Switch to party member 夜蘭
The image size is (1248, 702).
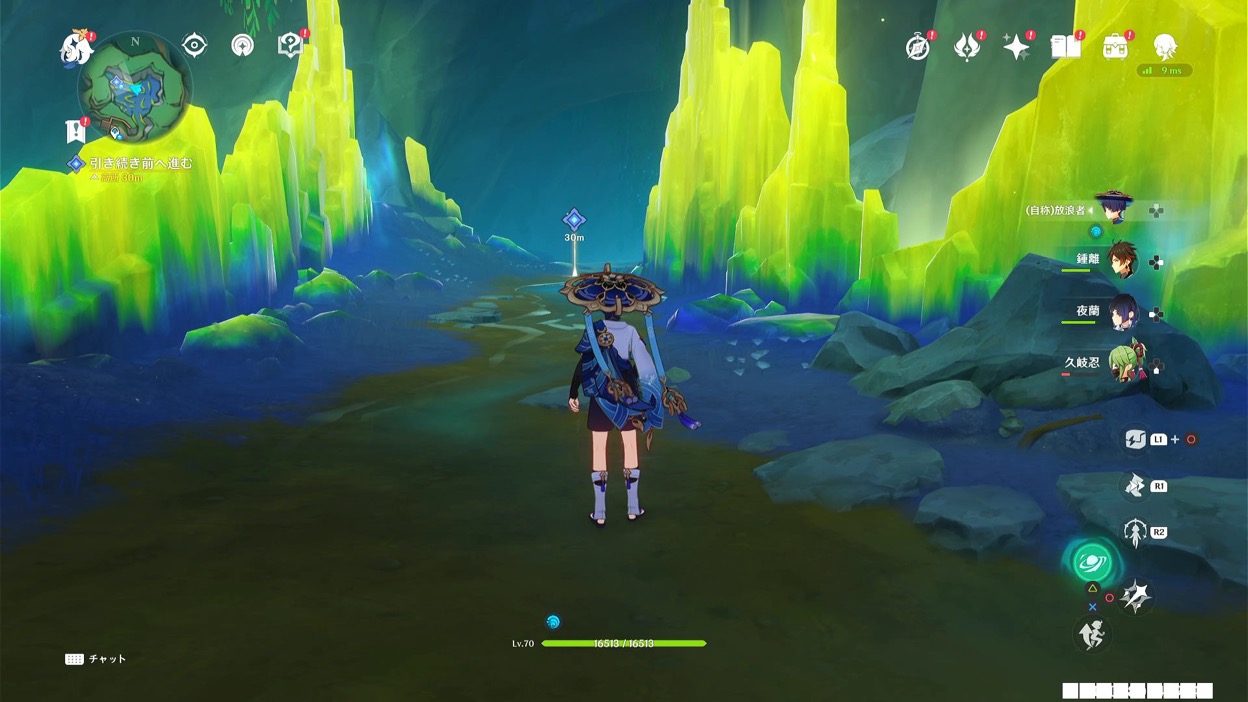(1120, 312)
